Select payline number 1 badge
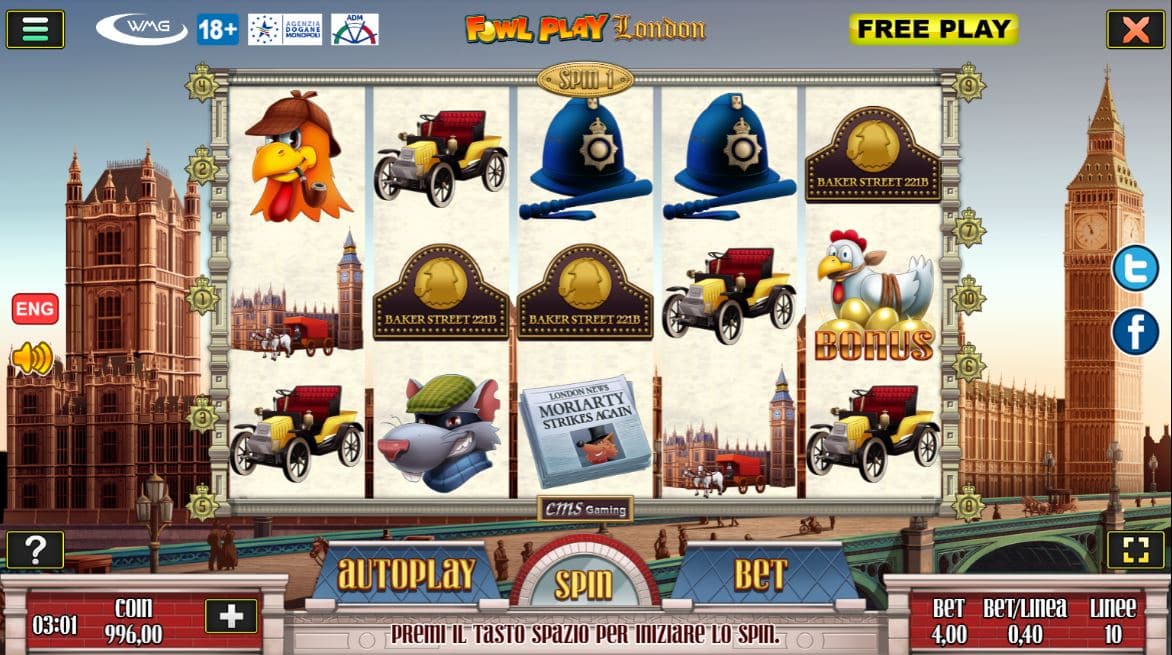The height and width of the screenshot is (655, 1172). click(x=203, y=296)
